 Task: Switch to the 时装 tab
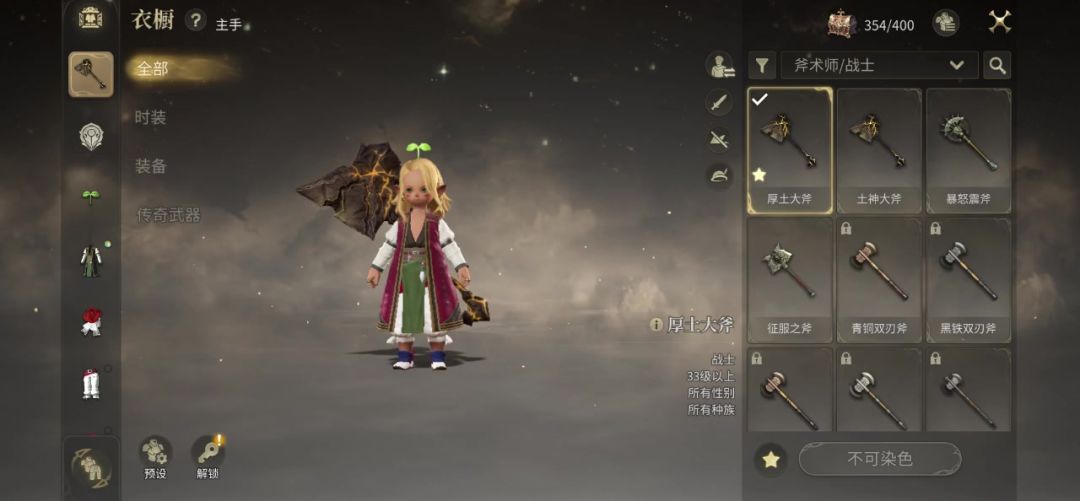(151, 118)
